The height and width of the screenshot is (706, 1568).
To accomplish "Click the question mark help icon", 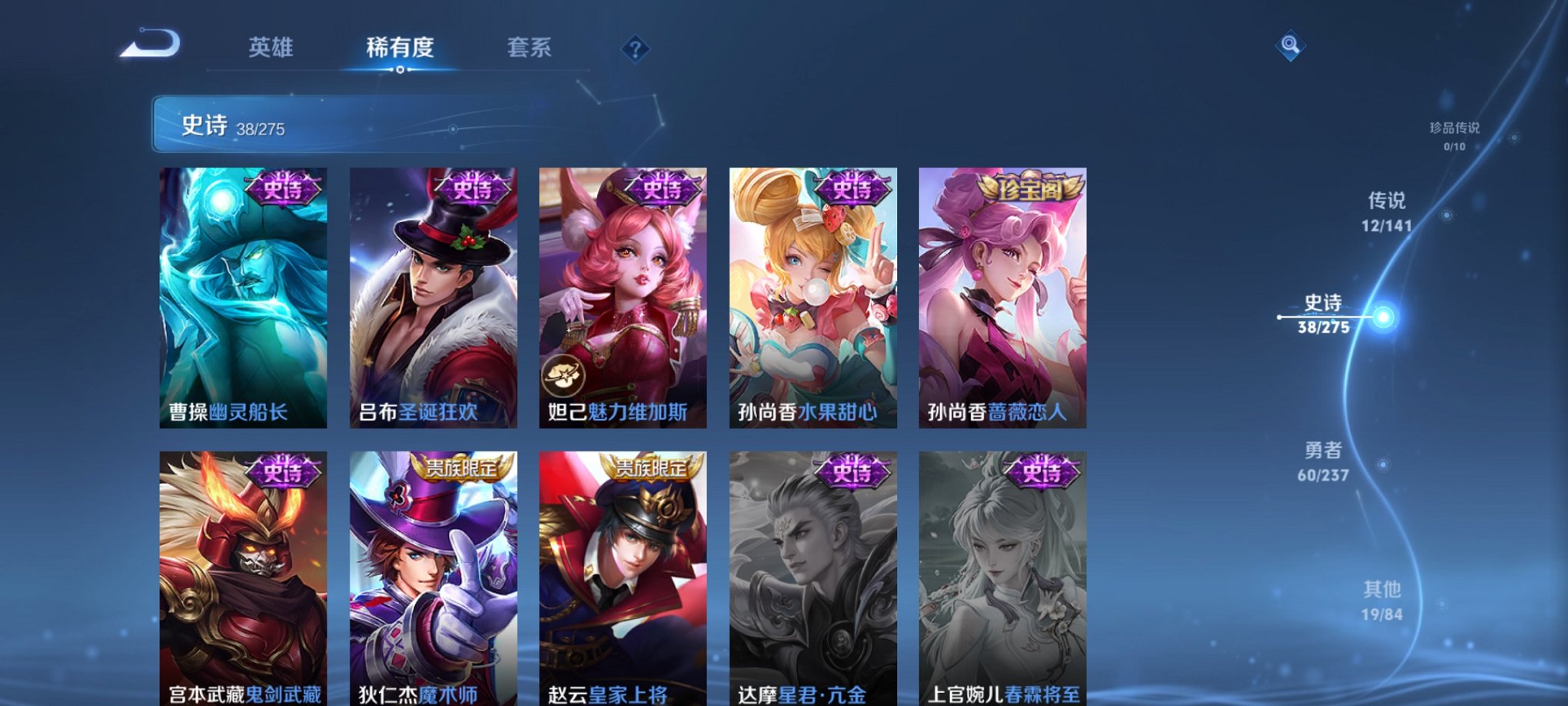I will (635, 50).
